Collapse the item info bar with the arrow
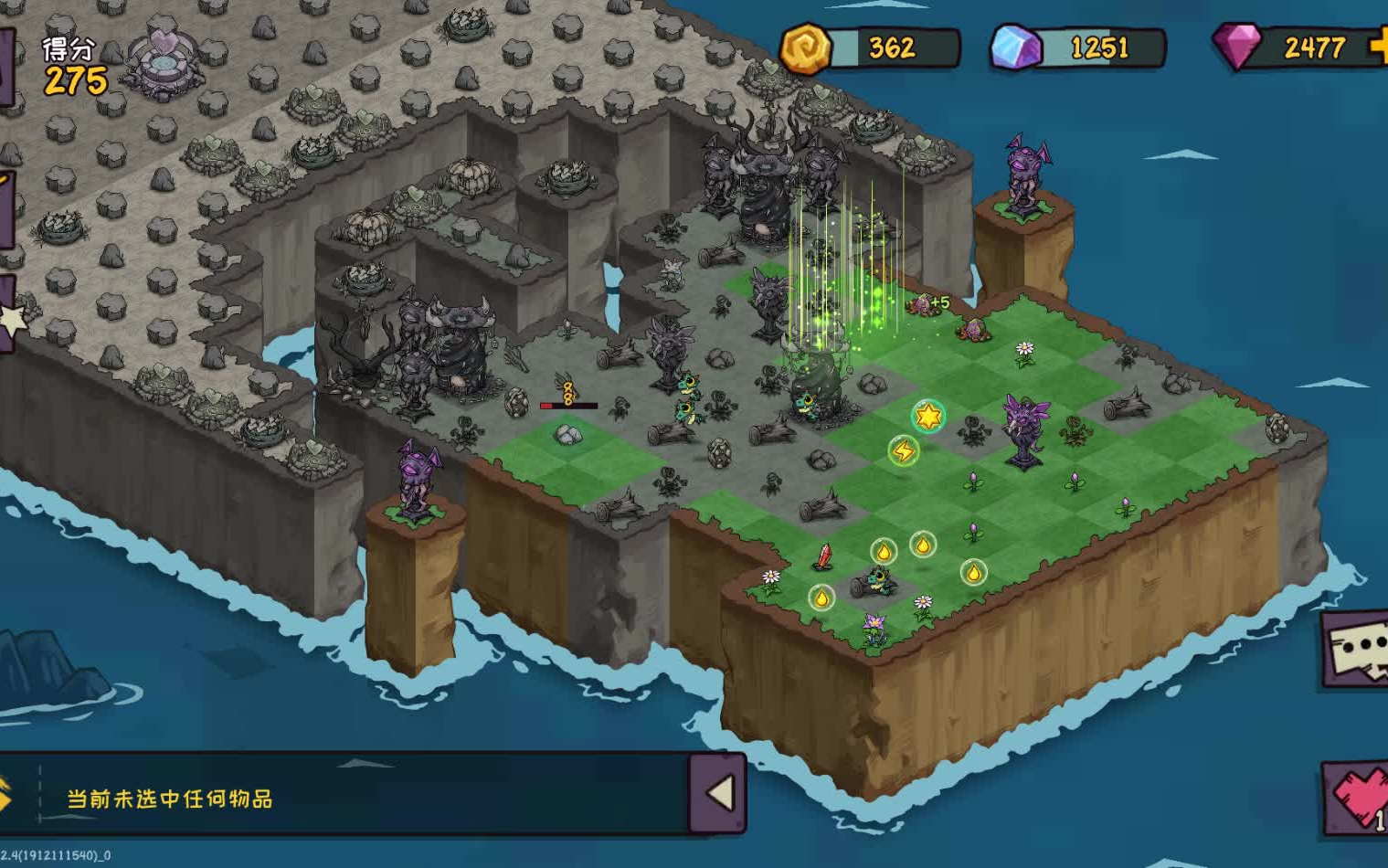 [718, 793]
